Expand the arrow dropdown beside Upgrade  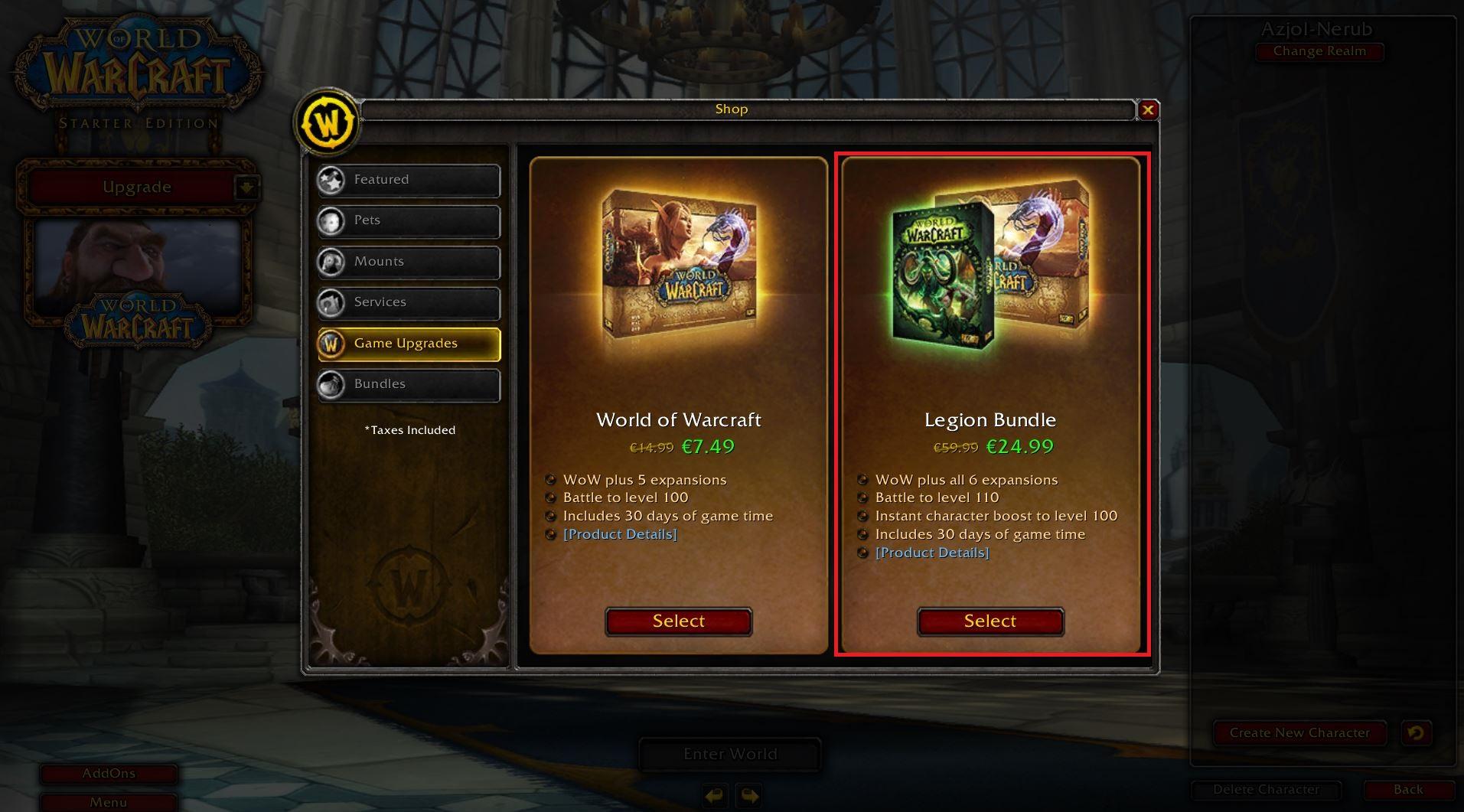point(247,187)
